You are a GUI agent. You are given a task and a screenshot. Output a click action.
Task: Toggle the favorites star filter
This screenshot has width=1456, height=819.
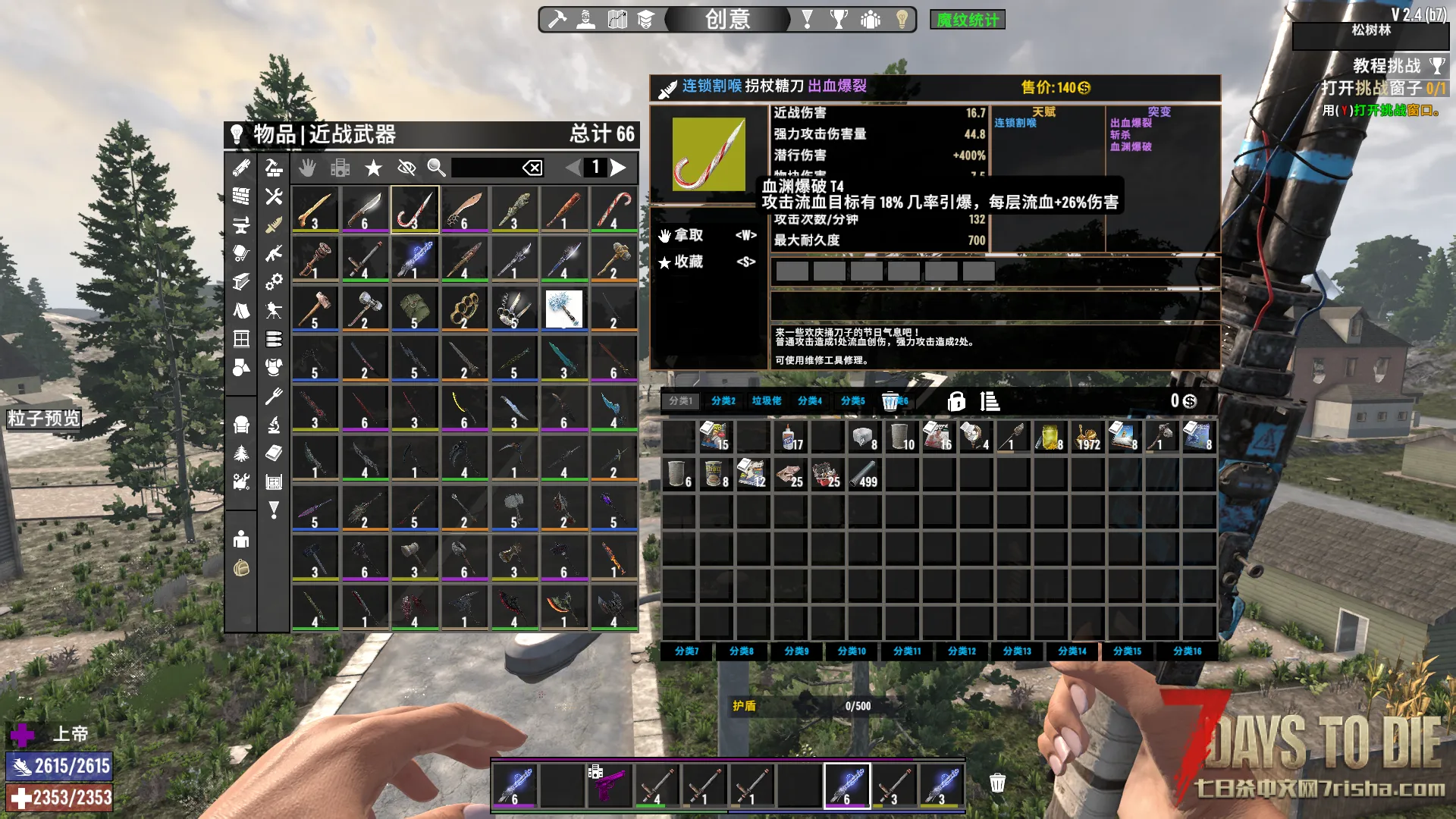[373, 168]
